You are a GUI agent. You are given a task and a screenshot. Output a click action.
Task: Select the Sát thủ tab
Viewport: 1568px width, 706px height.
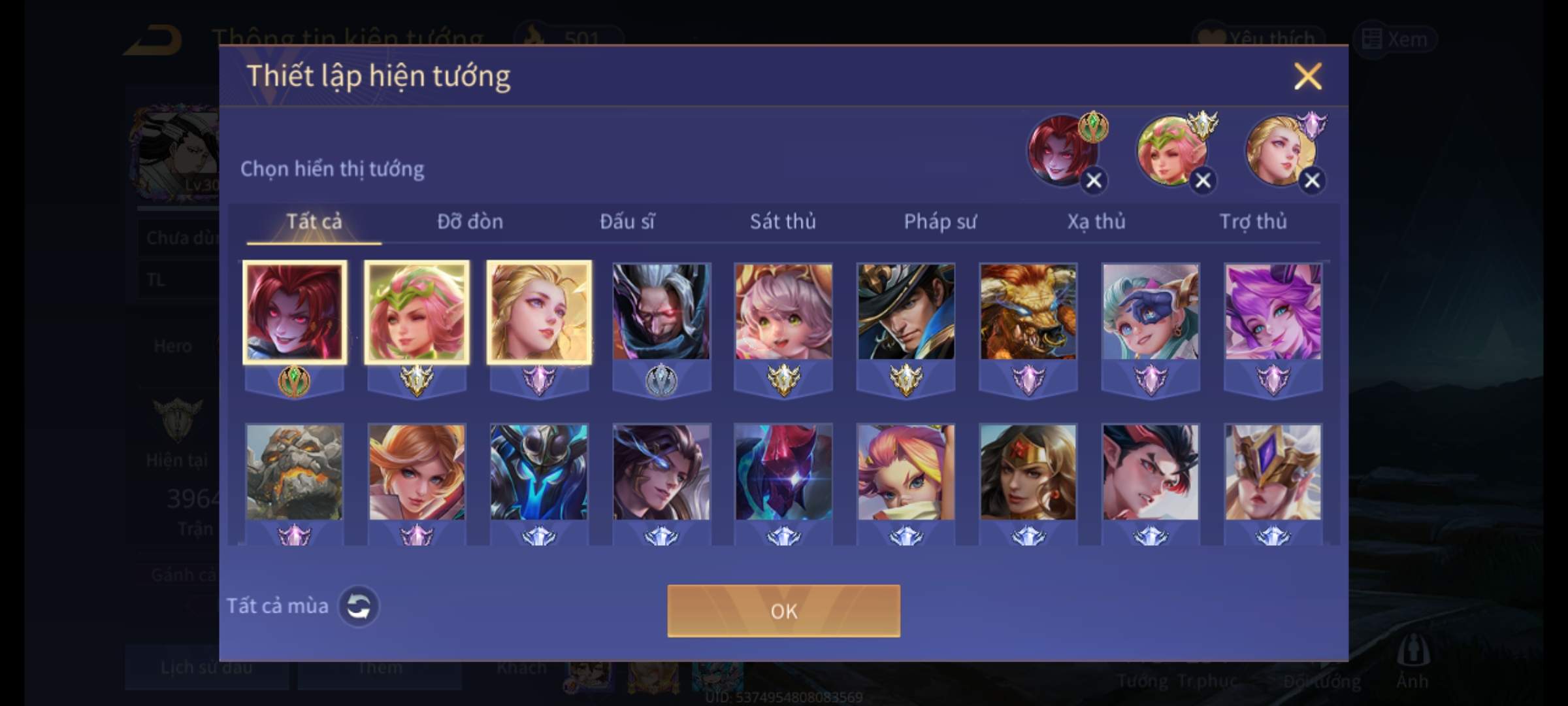(x=783, y=222)
